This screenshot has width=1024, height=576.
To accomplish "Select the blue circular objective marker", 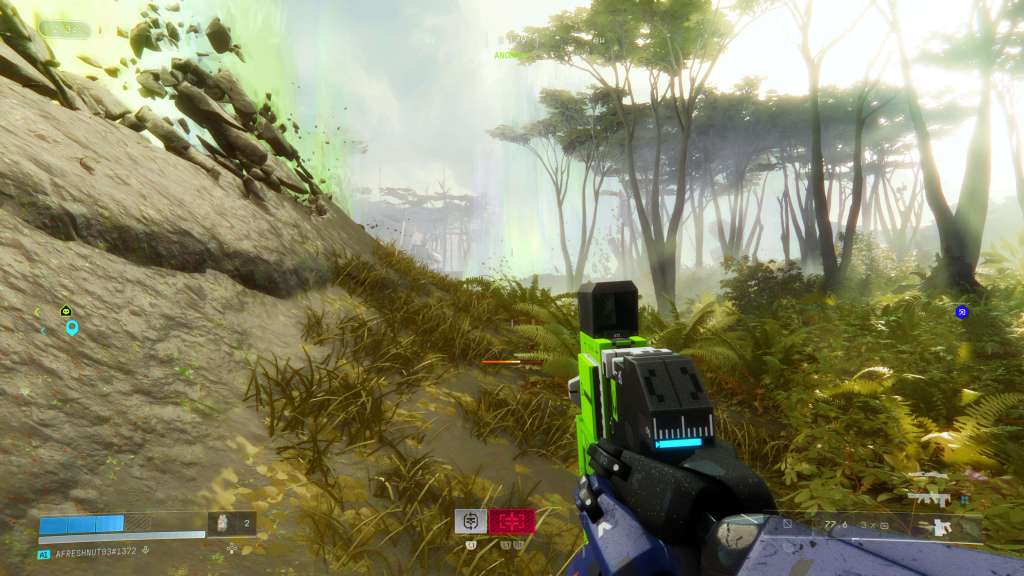I will point(961,312).
